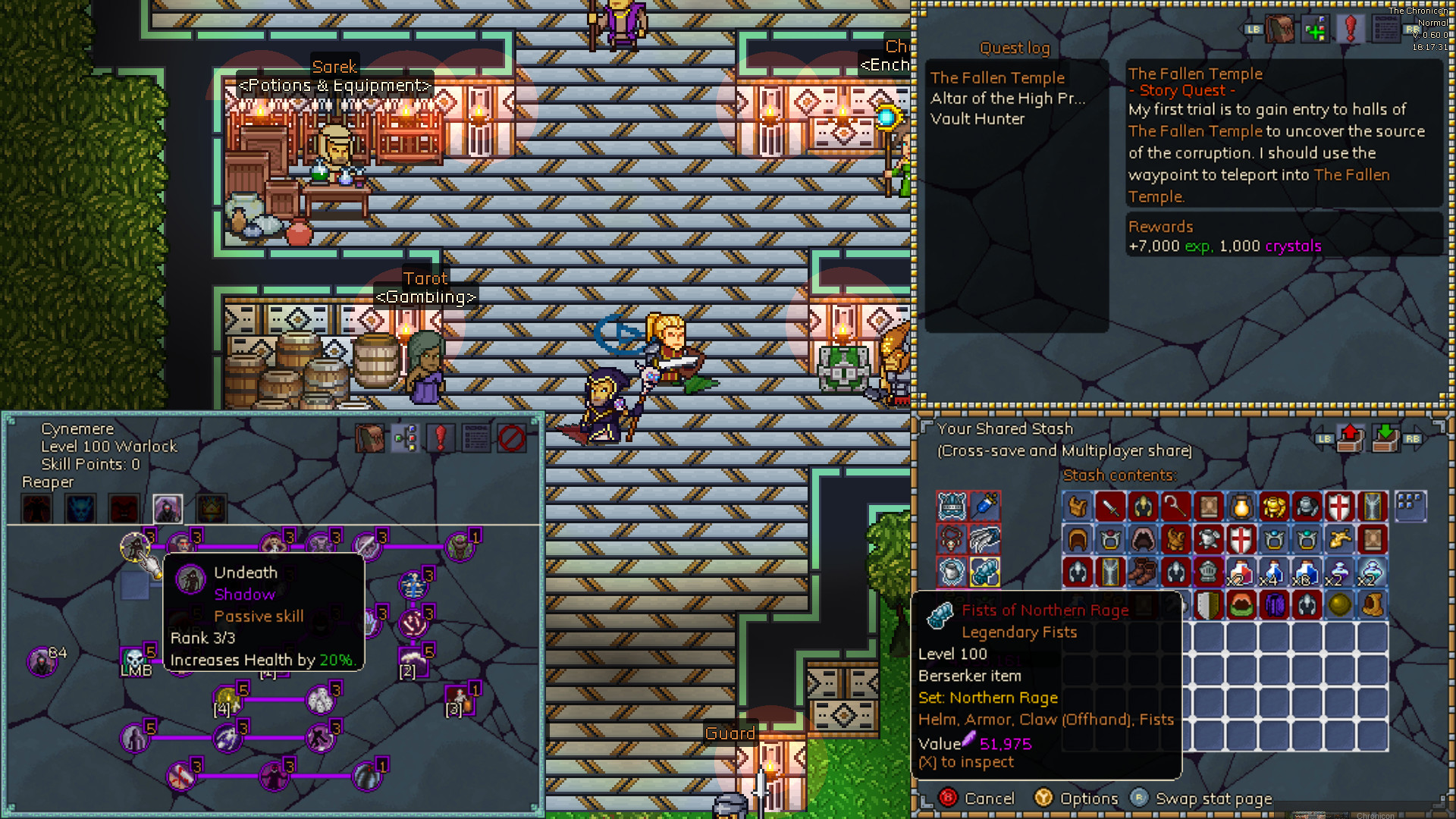Switch to the blue demon skill tree tab

coord(80,508)
